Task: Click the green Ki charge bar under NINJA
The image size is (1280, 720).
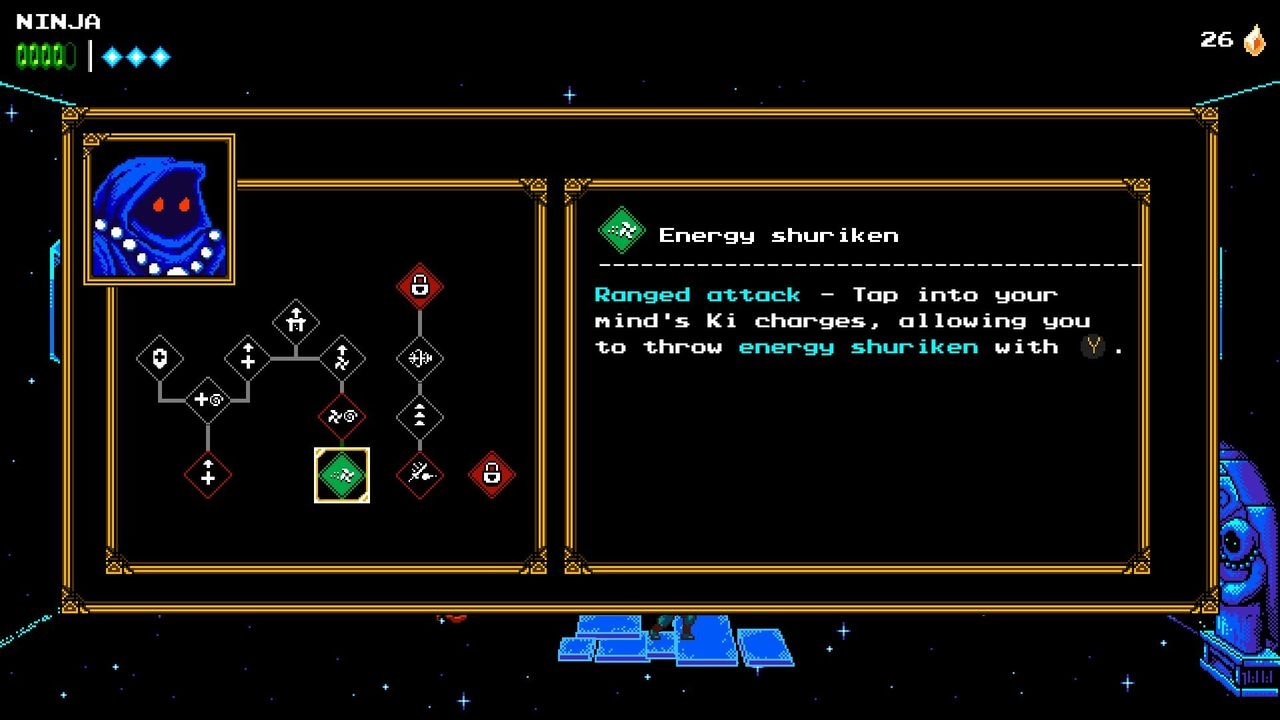Action: click(x=43, y=56)
